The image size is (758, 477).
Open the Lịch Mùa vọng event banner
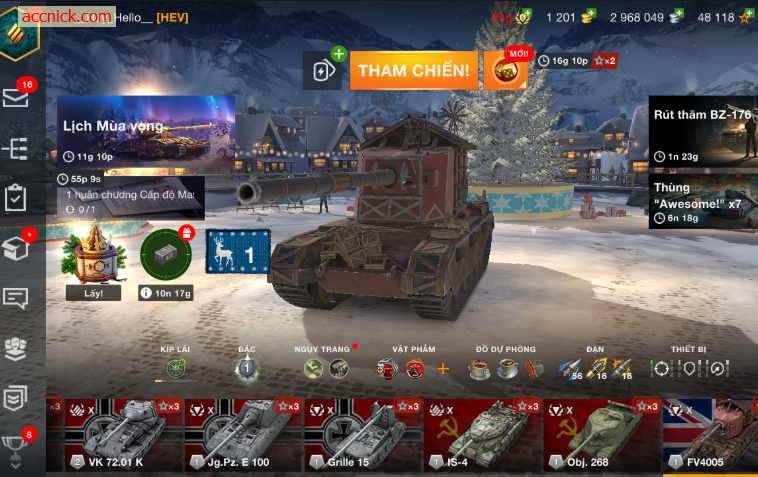[x=146, y=130]
